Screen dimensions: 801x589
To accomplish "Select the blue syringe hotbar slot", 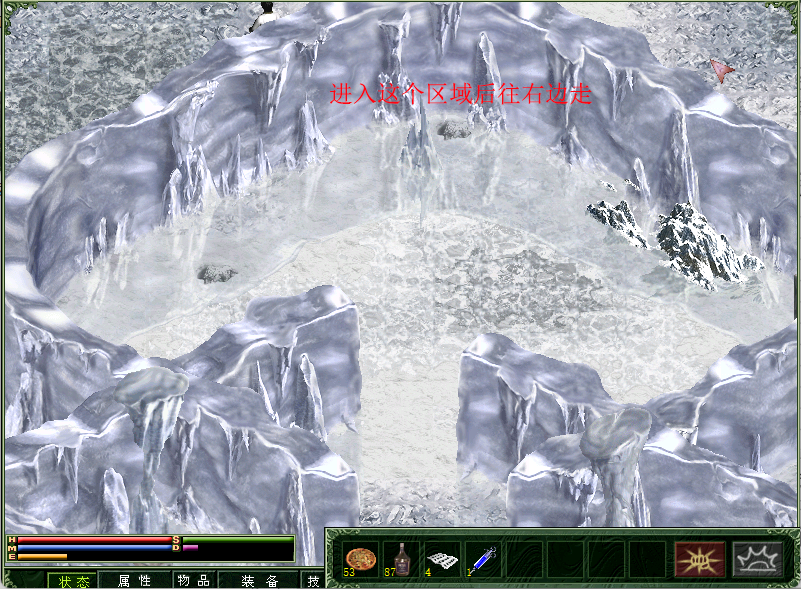I will (483, 559).
